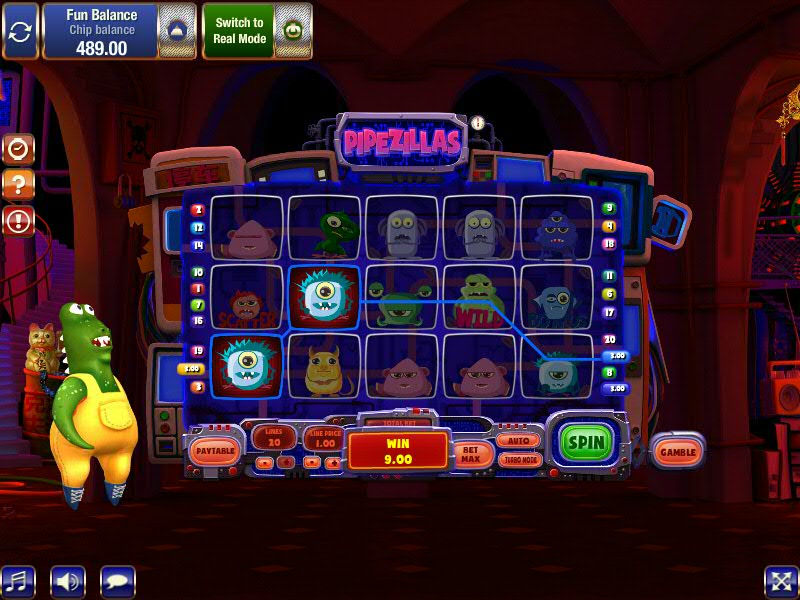Select Bet Max
This screenshot has height=600, width=800.
(x=470, y=454)
